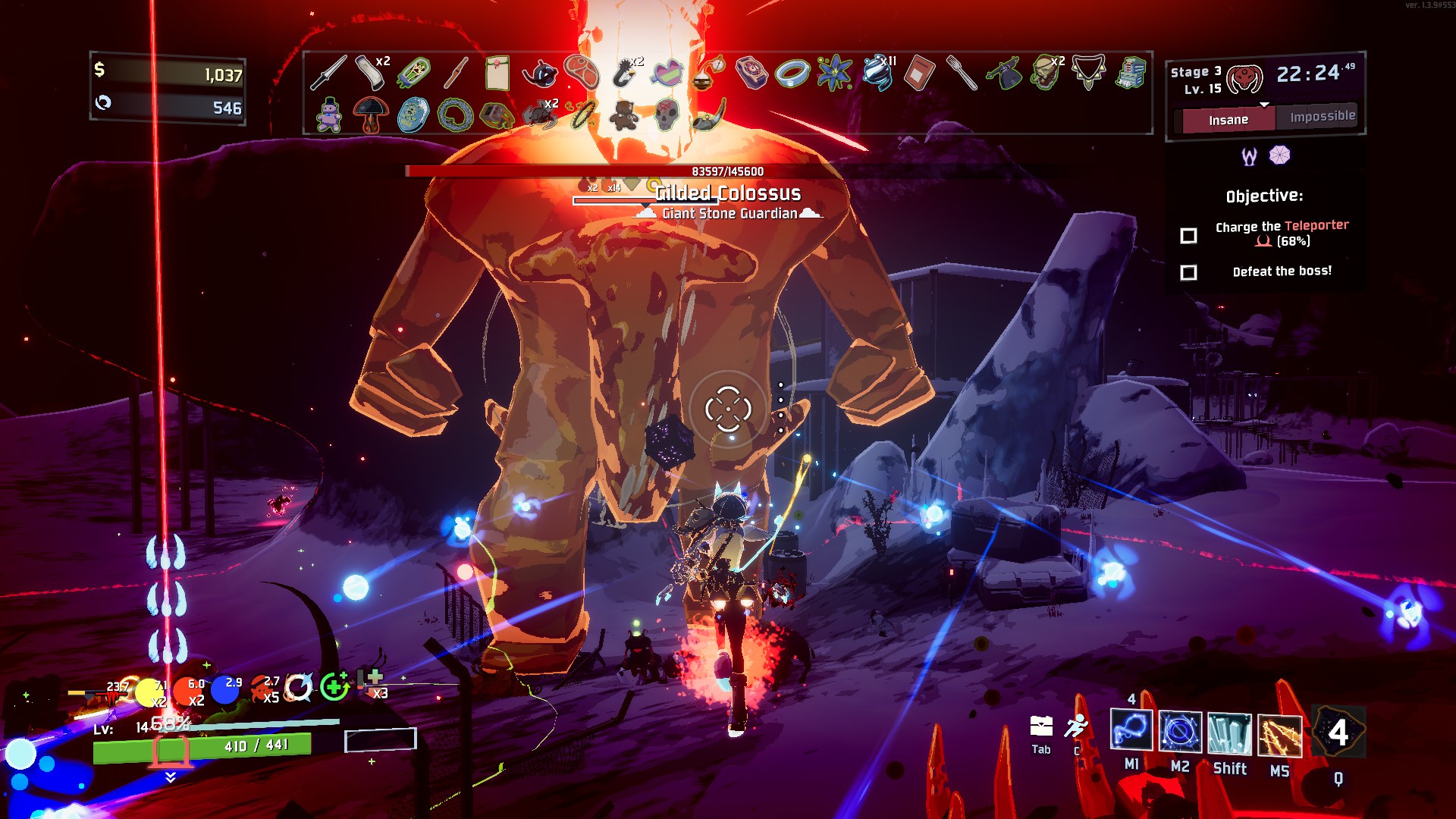Select the purple top-hat doll item

[x=328, y=115]
